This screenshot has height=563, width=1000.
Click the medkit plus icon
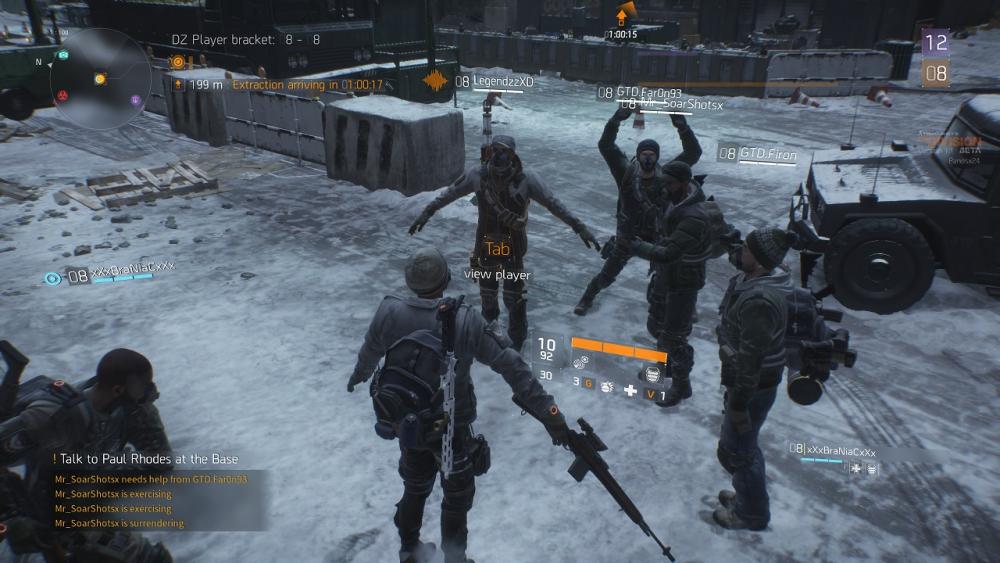[x=630, y=389]
